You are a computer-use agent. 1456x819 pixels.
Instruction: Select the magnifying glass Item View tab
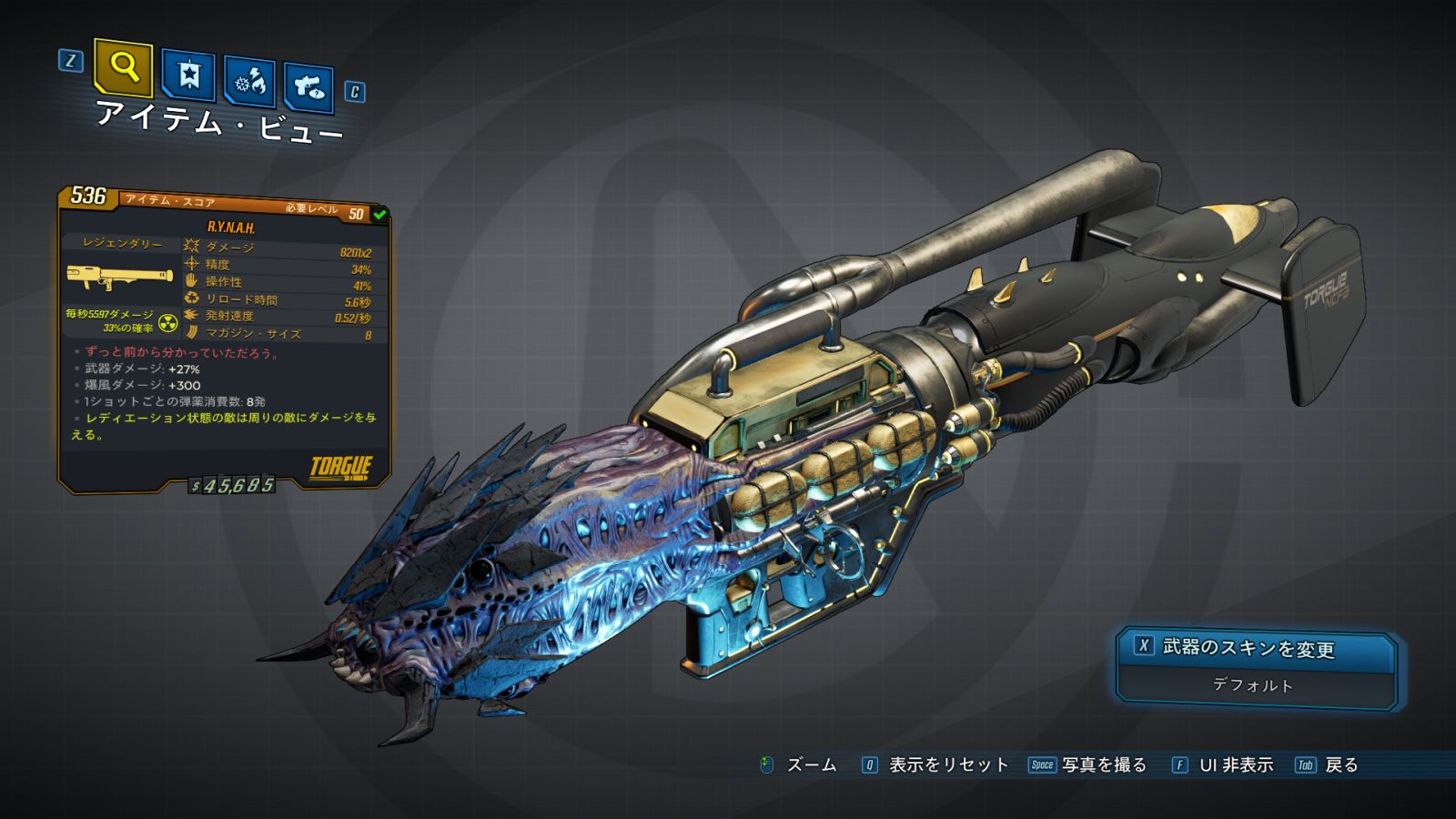tap(123, 67)
